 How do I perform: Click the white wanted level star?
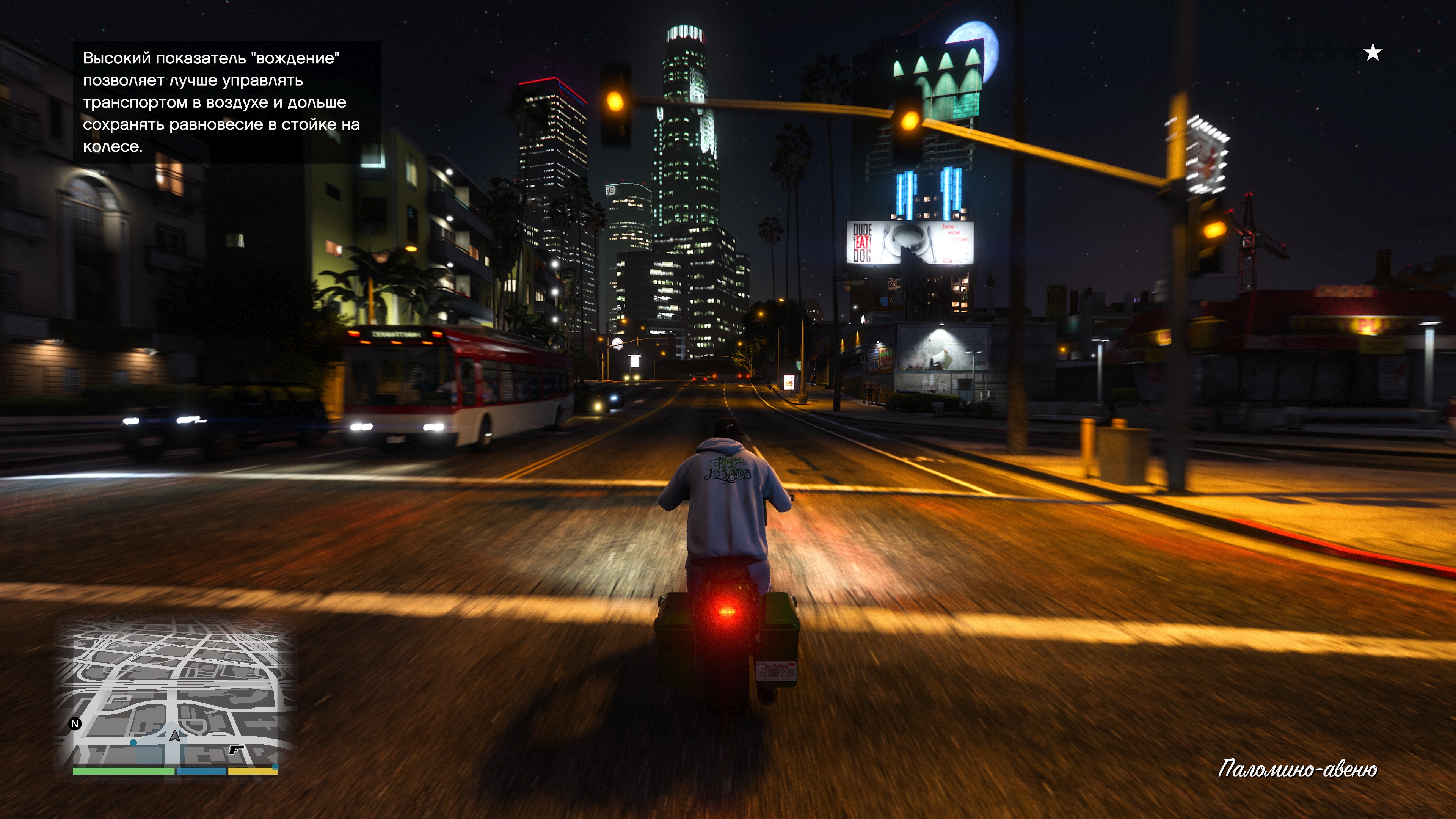(1372, 53)
